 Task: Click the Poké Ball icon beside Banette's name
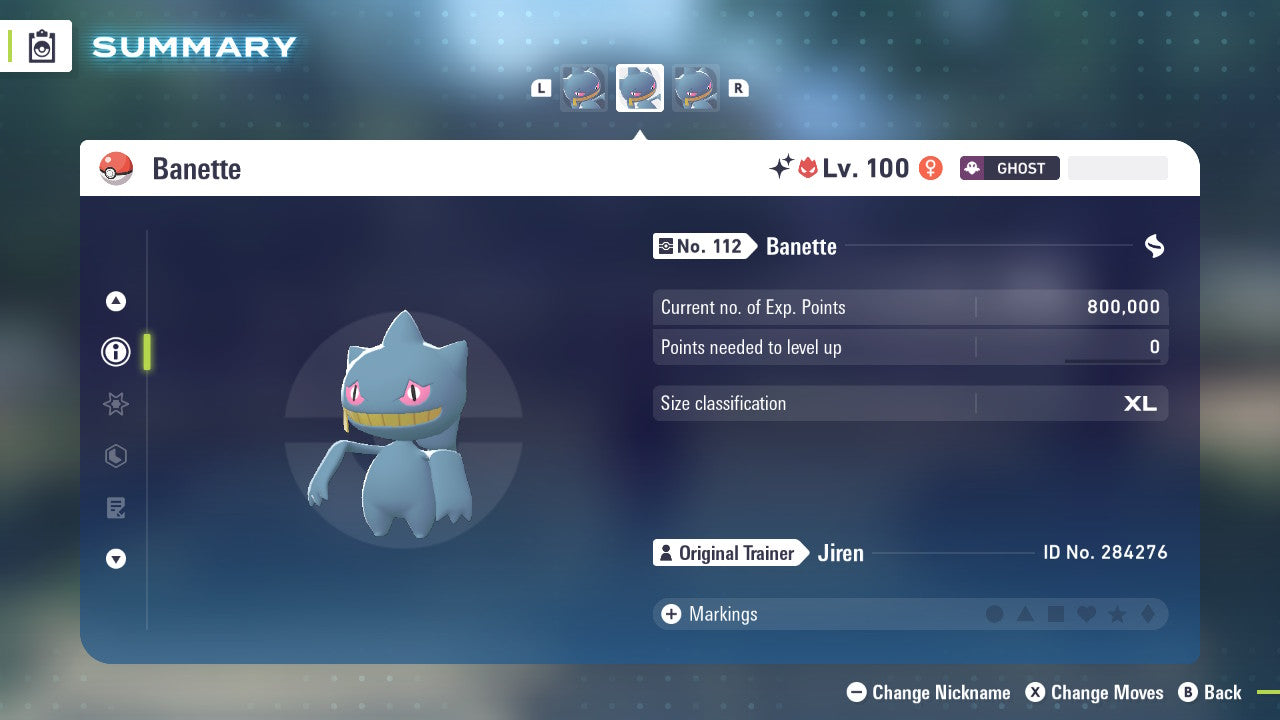(116, 168)
